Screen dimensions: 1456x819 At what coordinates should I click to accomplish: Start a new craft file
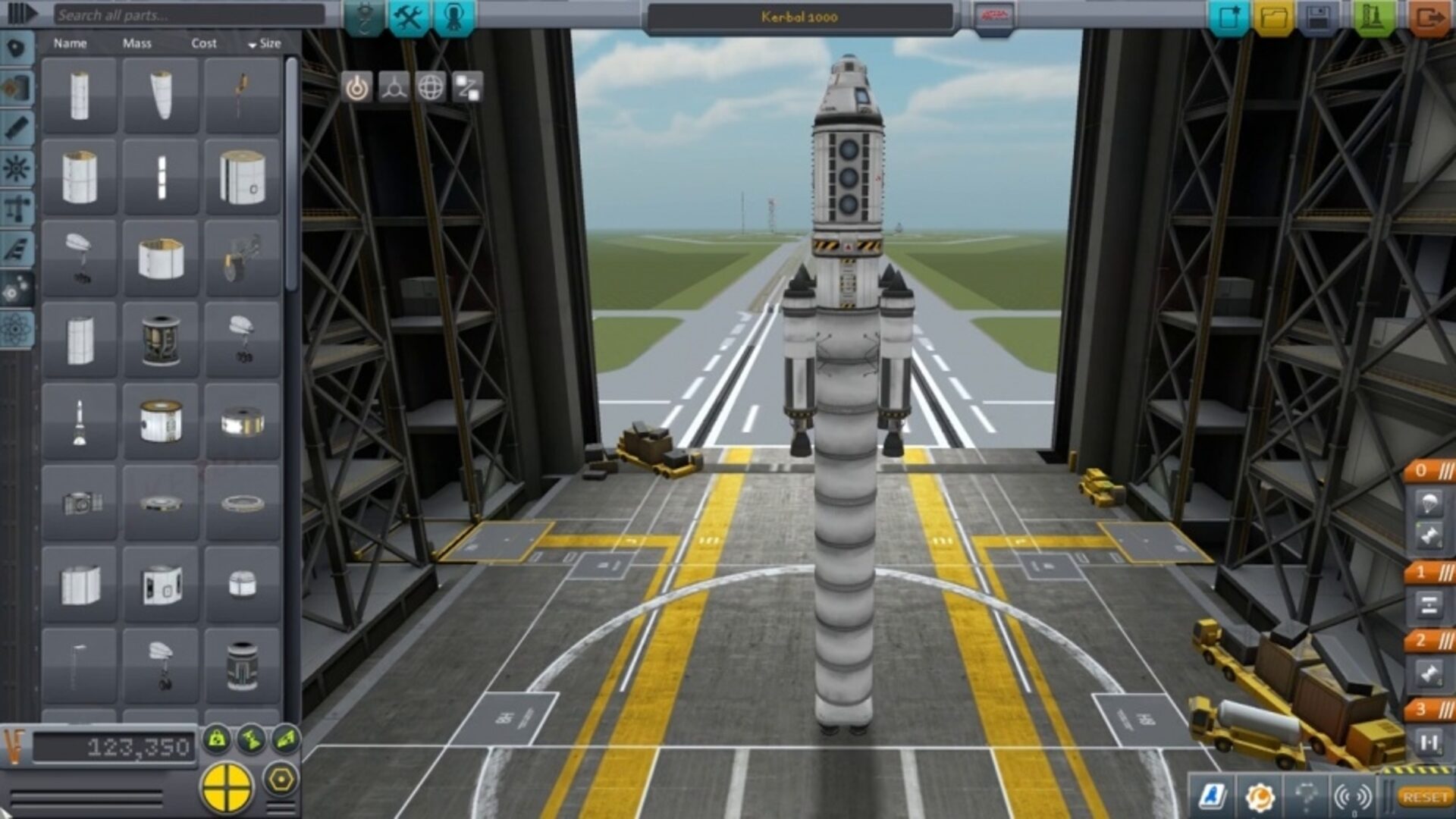pos(1228,17)
